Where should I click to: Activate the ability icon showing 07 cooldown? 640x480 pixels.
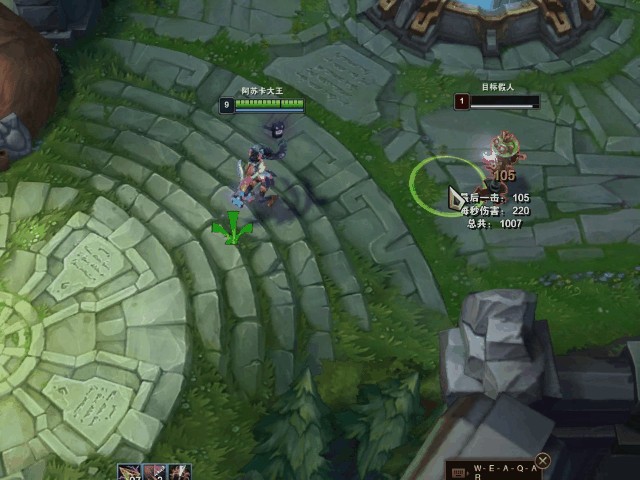(x=129, y=472)
